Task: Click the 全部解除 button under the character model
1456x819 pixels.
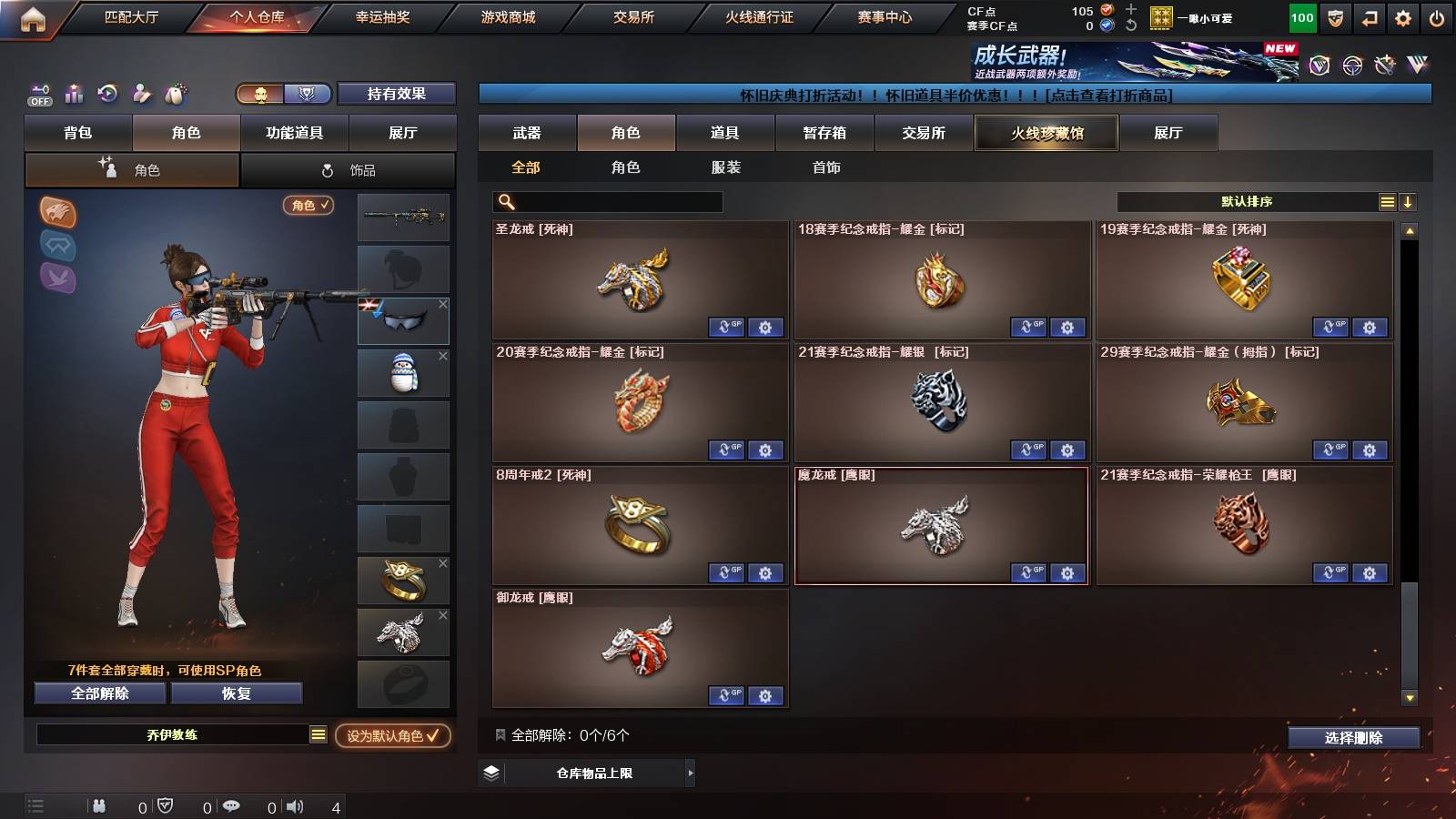Action: coord(99,693)
